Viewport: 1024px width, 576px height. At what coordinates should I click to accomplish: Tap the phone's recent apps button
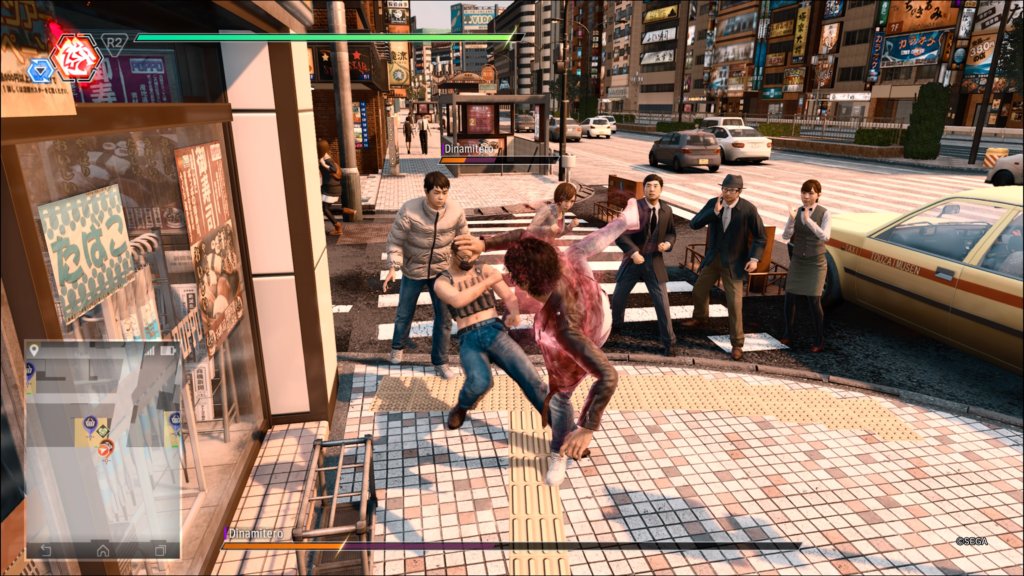[x=160, y=549]
